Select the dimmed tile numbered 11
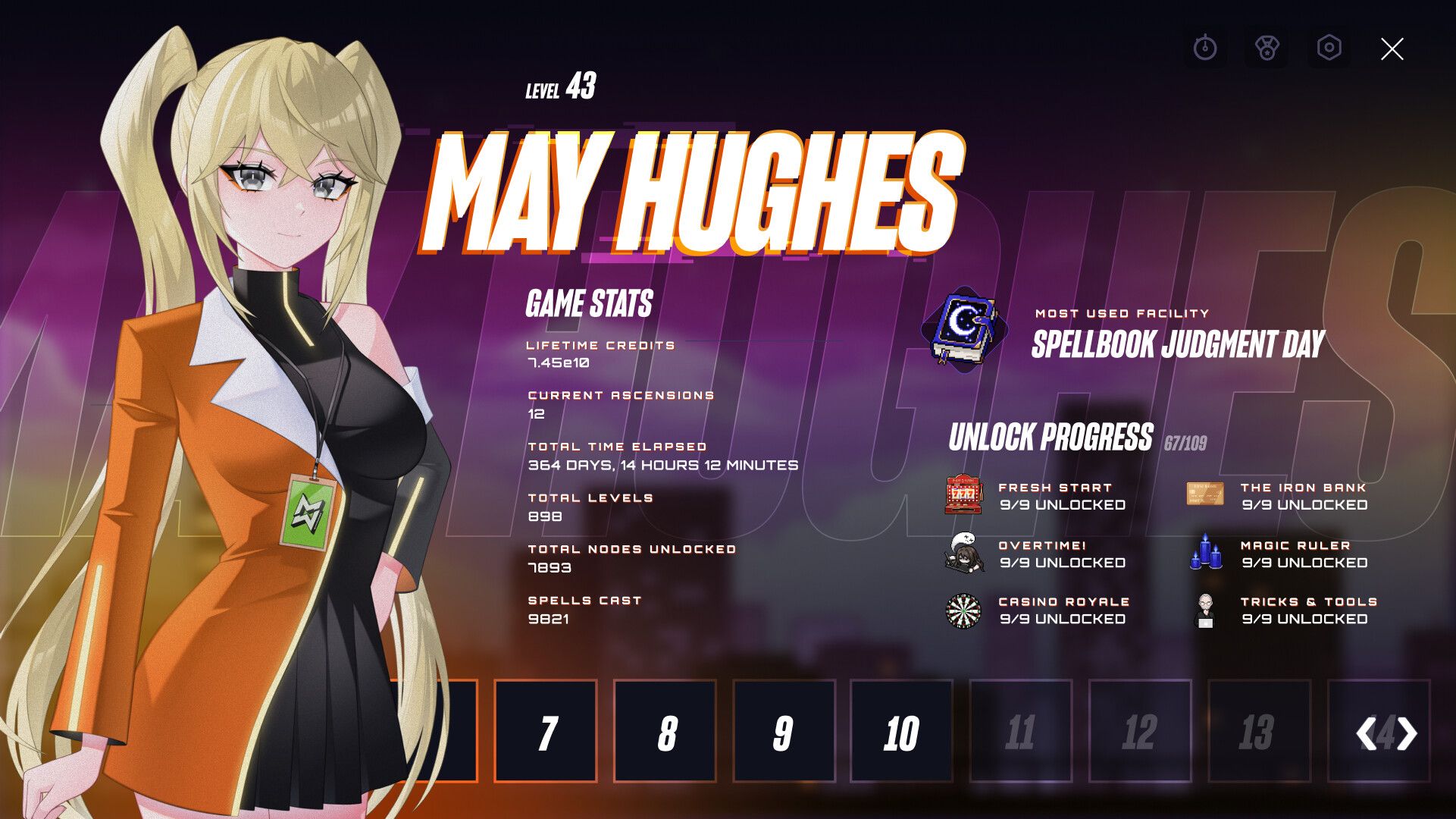1456x819 pixels. point(1020,732)
